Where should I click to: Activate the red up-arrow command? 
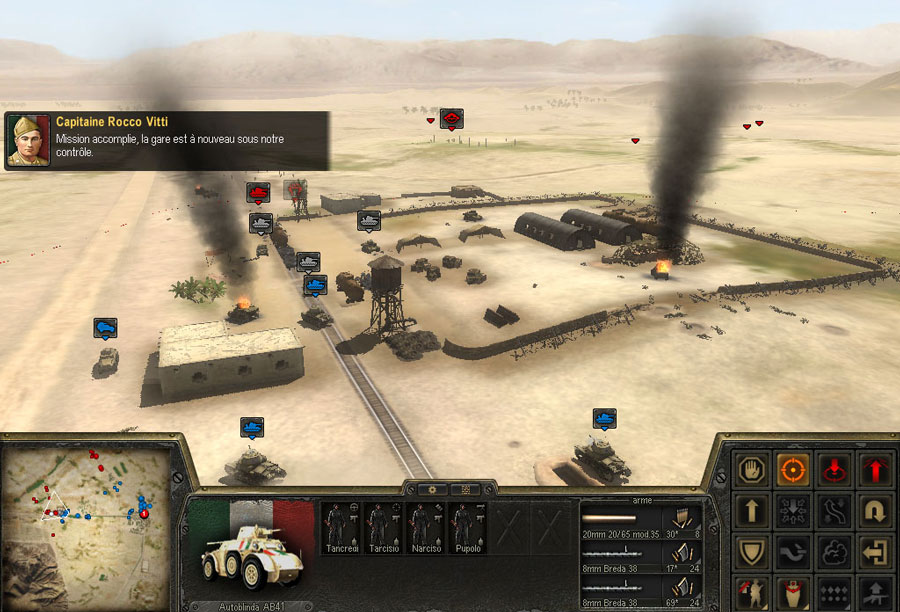point(875,469)
